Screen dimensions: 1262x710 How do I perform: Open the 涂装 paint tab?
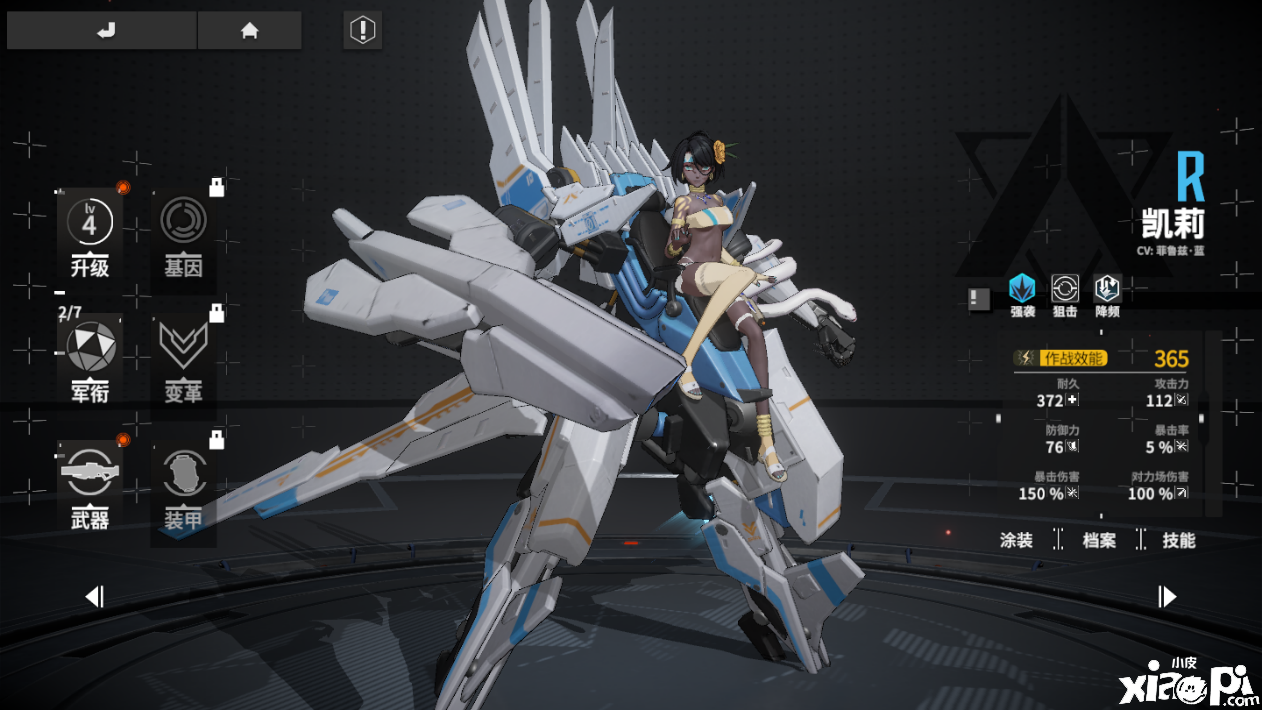[1016, 540]
